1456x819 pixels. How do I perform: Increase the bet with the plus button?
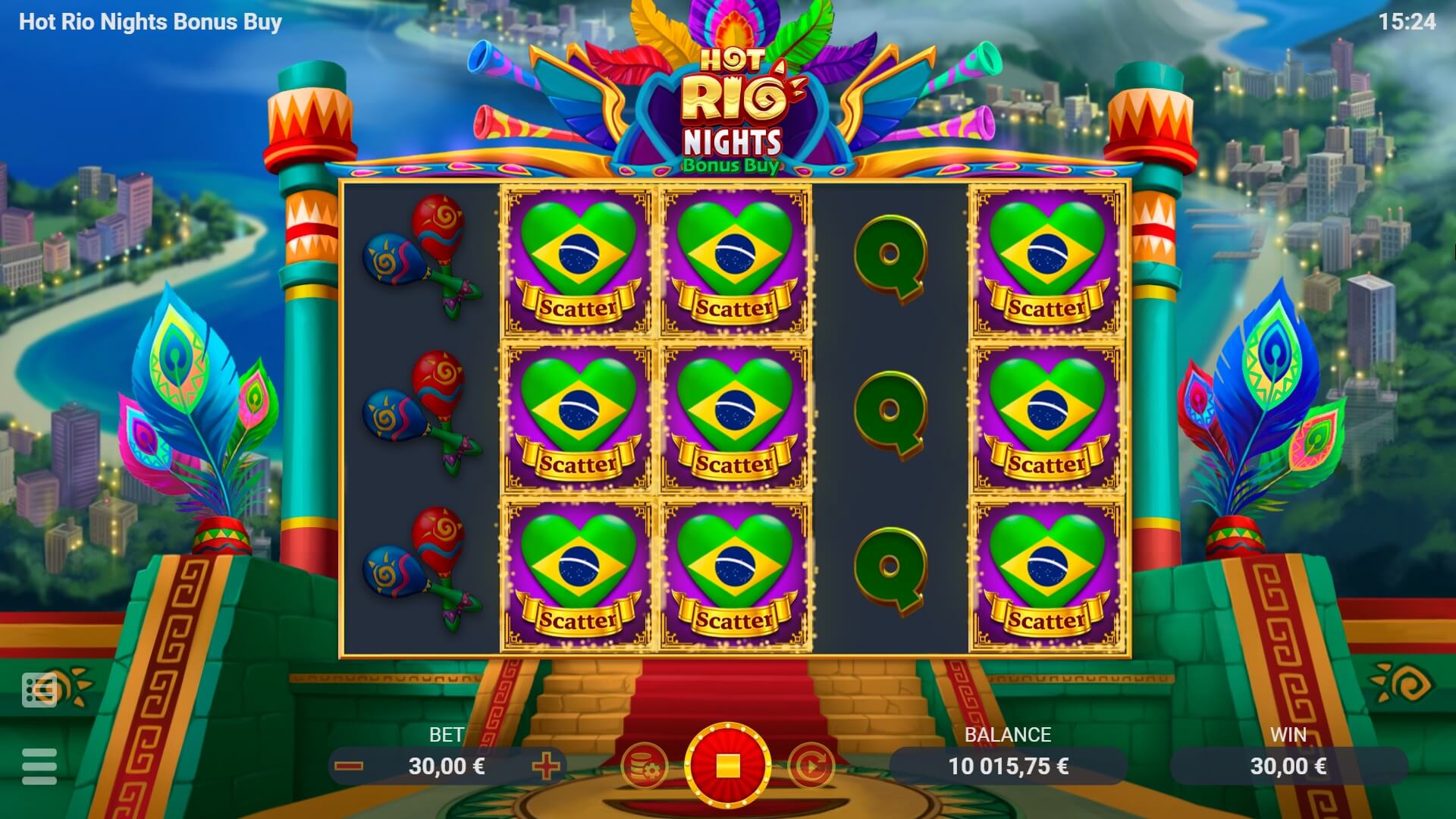pyautogui.click(x=546, y=766)
